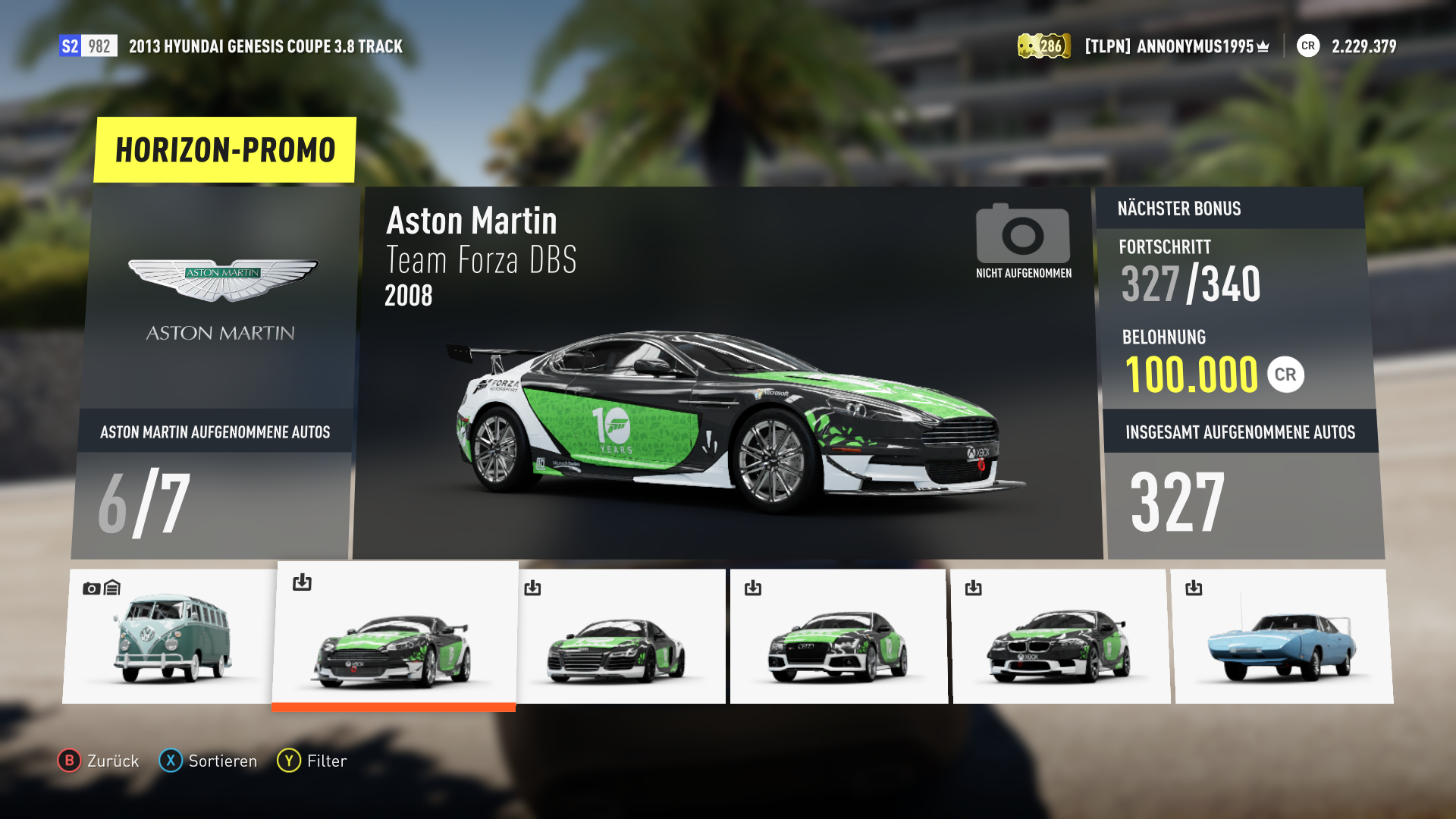Select the Volkswagen bus thumbnail
The image size is (1456, 819).
[x=171, y=637]
